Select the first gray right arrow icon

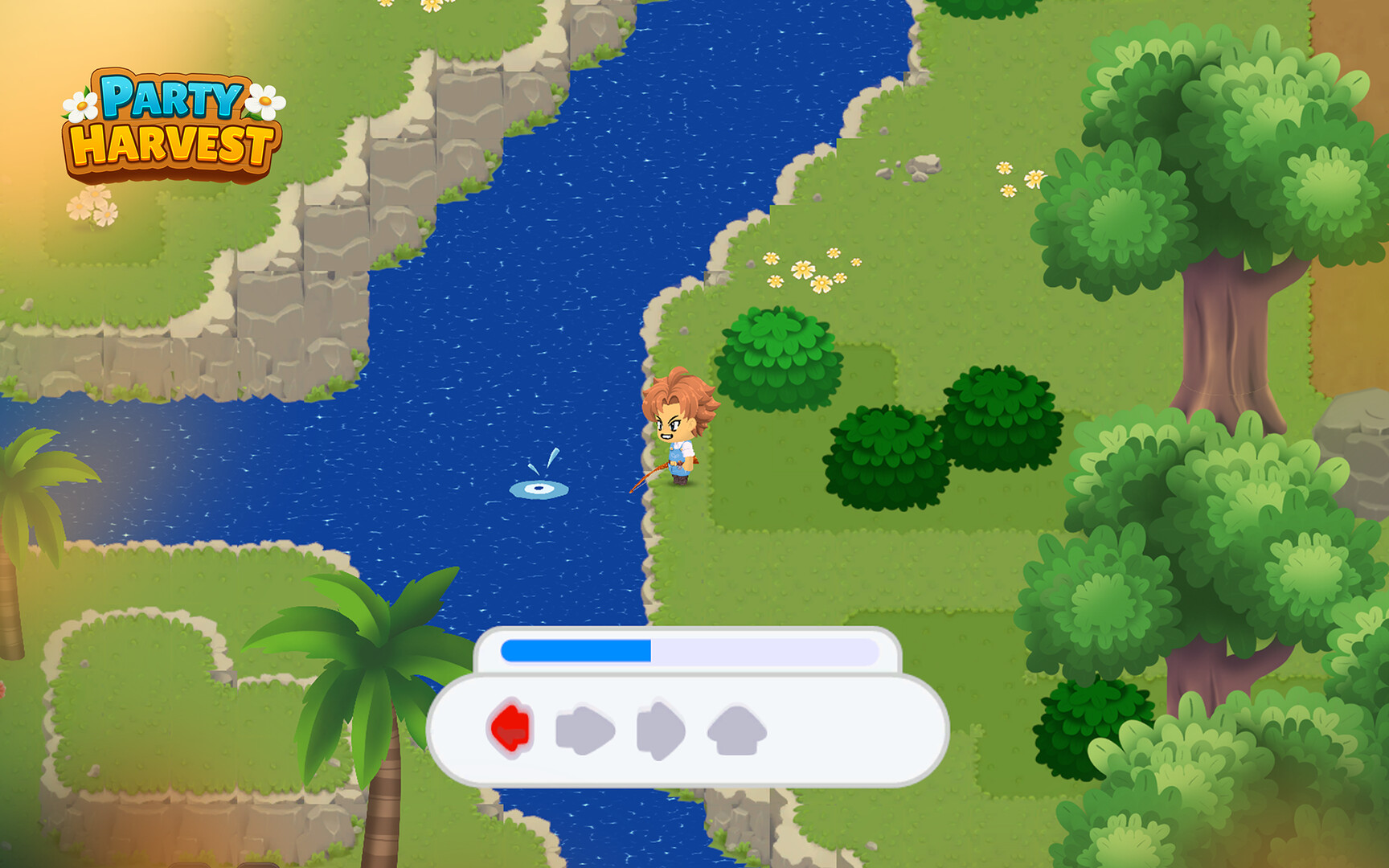[x=584, y=729]
